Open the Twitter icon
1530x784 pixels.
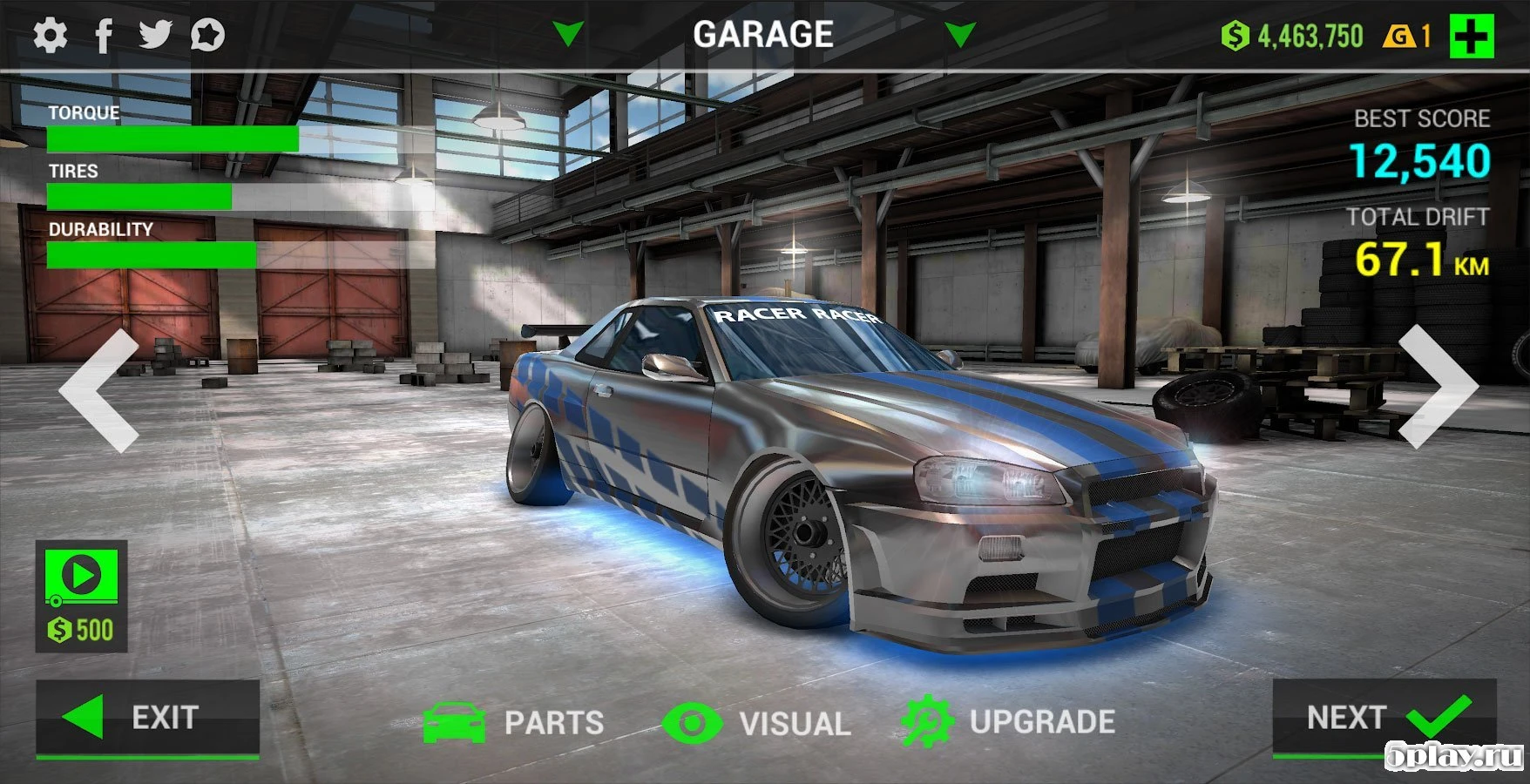click(x=157, y=35)
